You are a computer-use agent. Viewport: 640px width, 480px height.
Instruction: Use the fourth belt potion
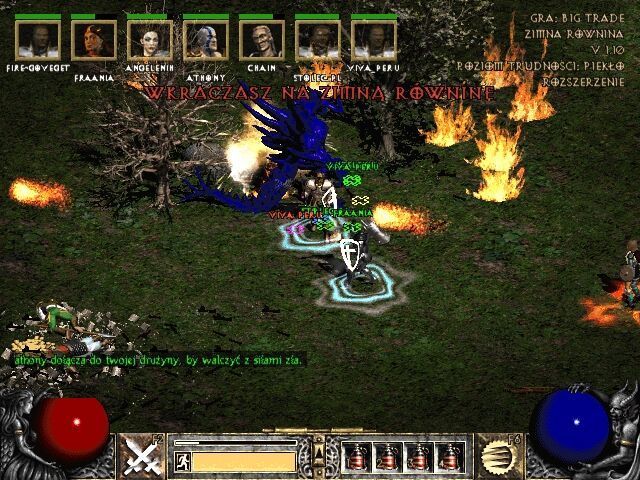coord(450,457)
